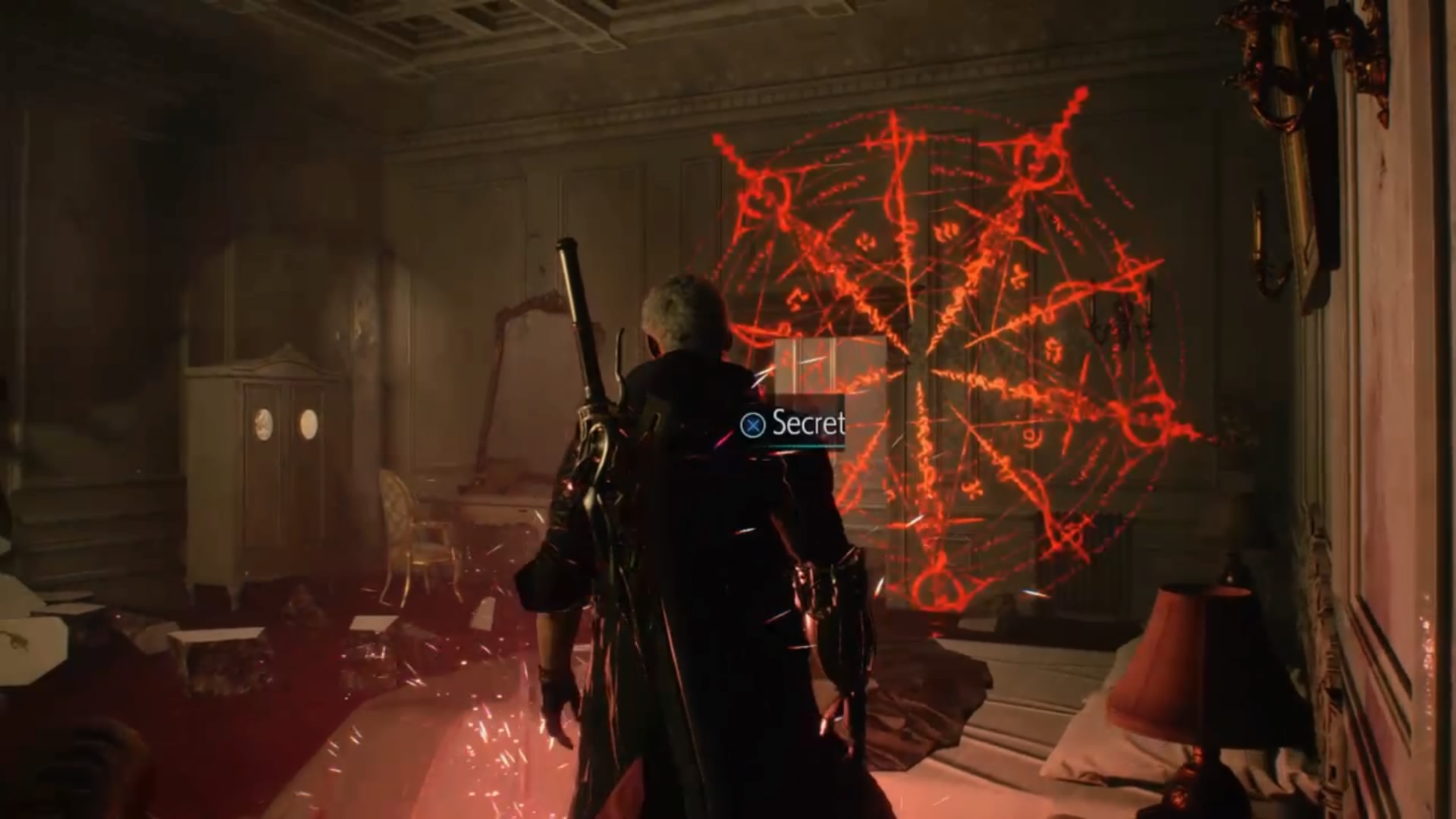1456x819 pixels.
Task: Click the PlayStation cross button icon
Action: click(754, 425)
